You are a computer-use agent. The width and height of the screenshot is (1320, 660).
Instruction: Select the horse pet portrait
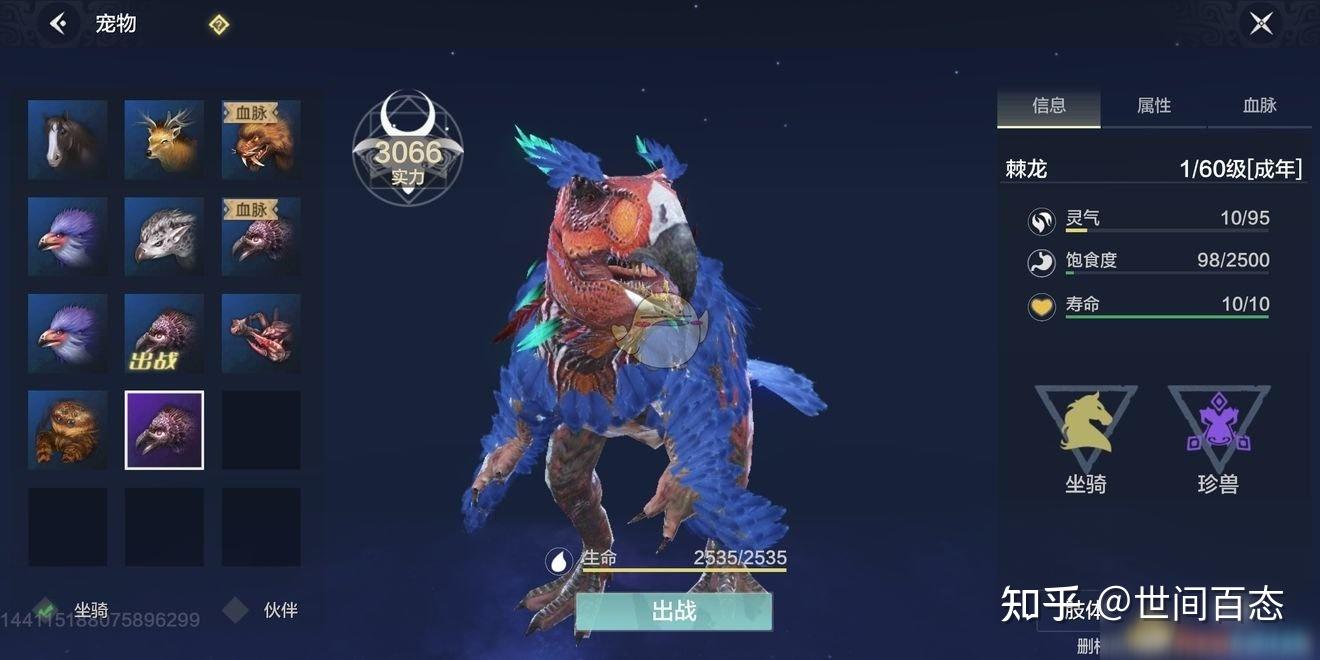[x=67, y=140]
